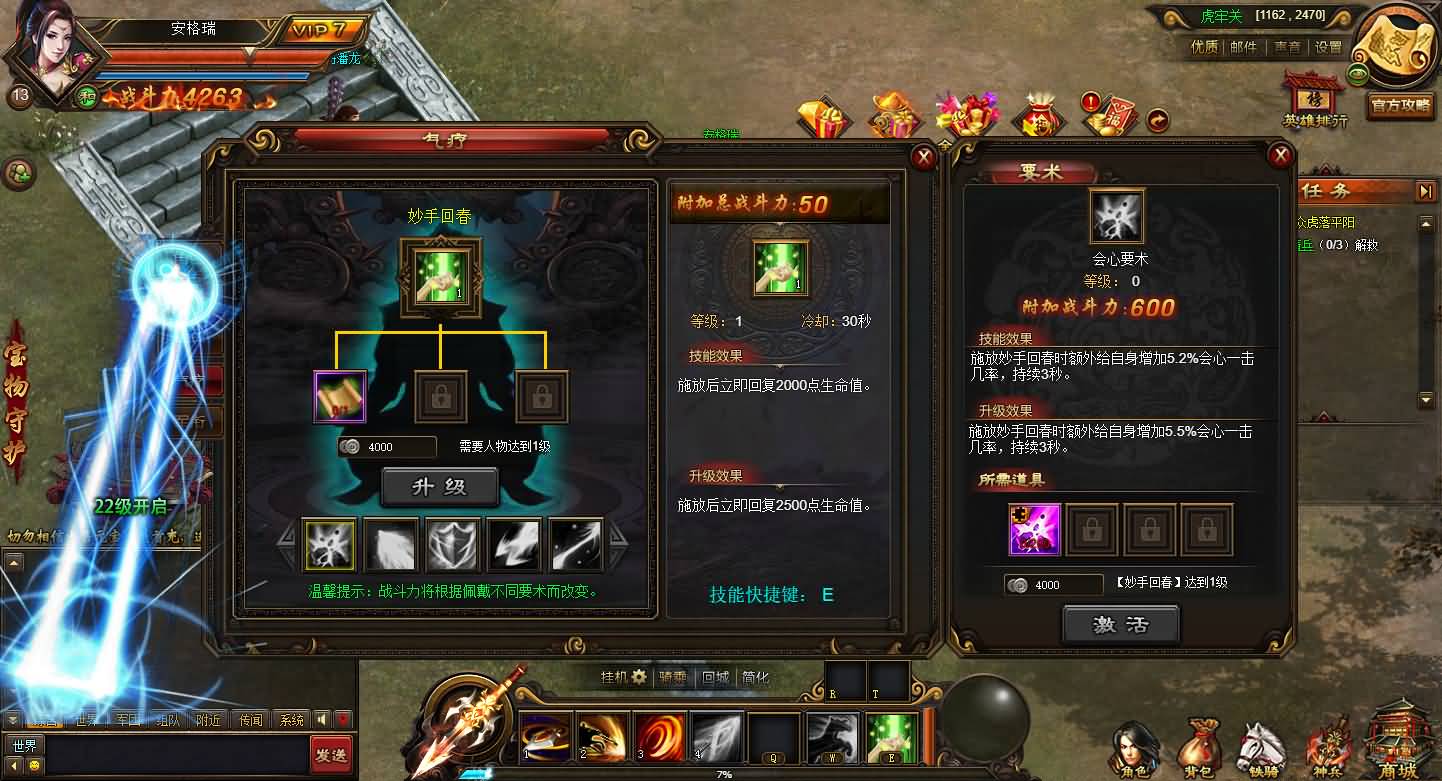
Task: Toggle the 骑乘 riding option
Action: tap(673, 676)
